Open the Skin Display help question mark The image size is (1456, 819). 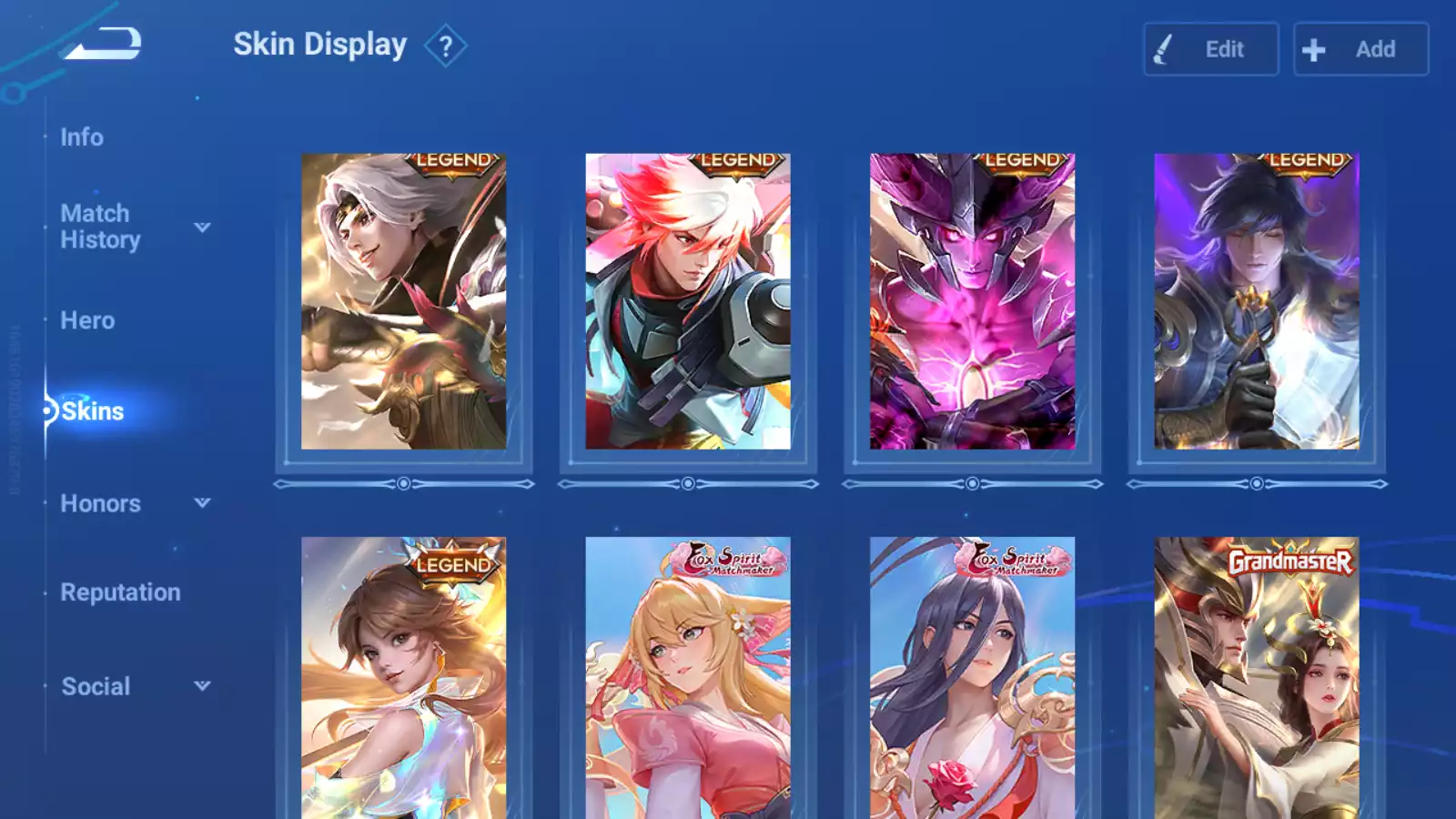445,46
